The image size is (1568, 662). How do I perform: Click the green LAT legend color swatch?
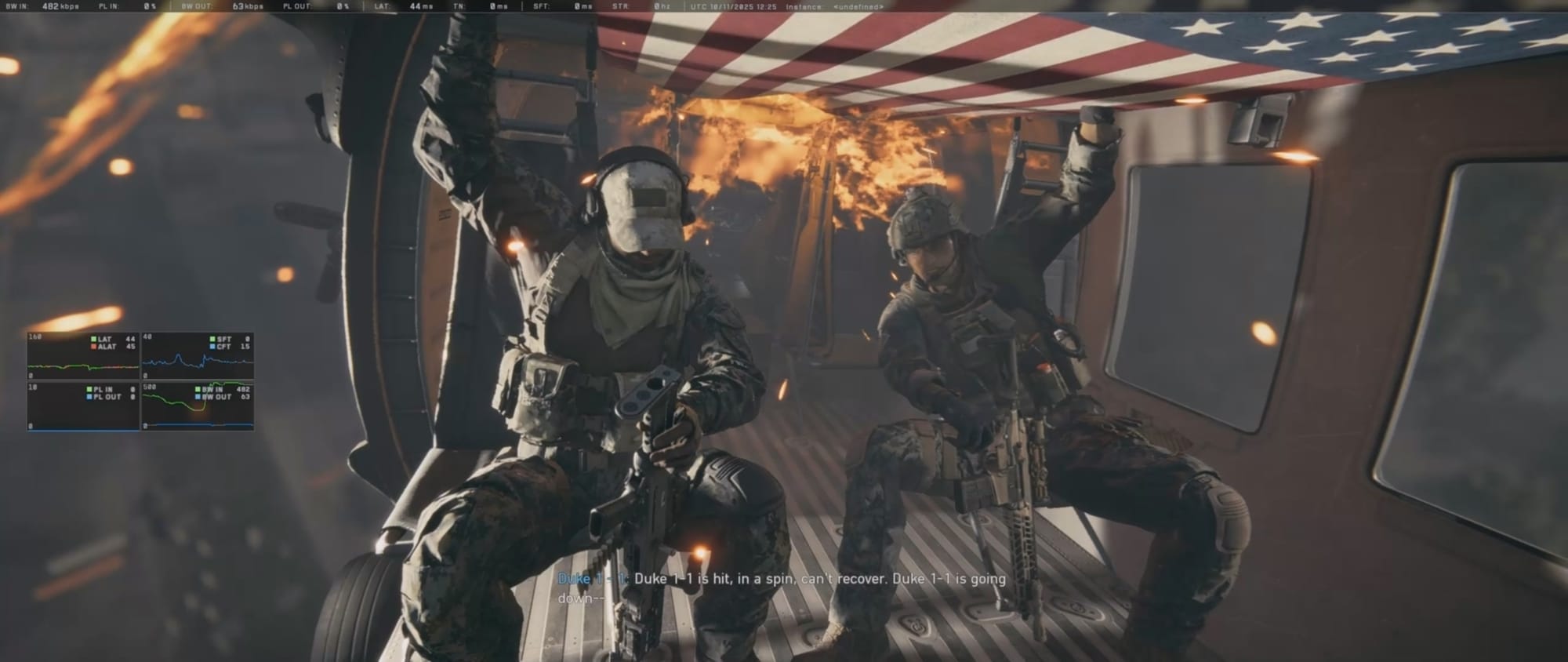coord(93,339)
